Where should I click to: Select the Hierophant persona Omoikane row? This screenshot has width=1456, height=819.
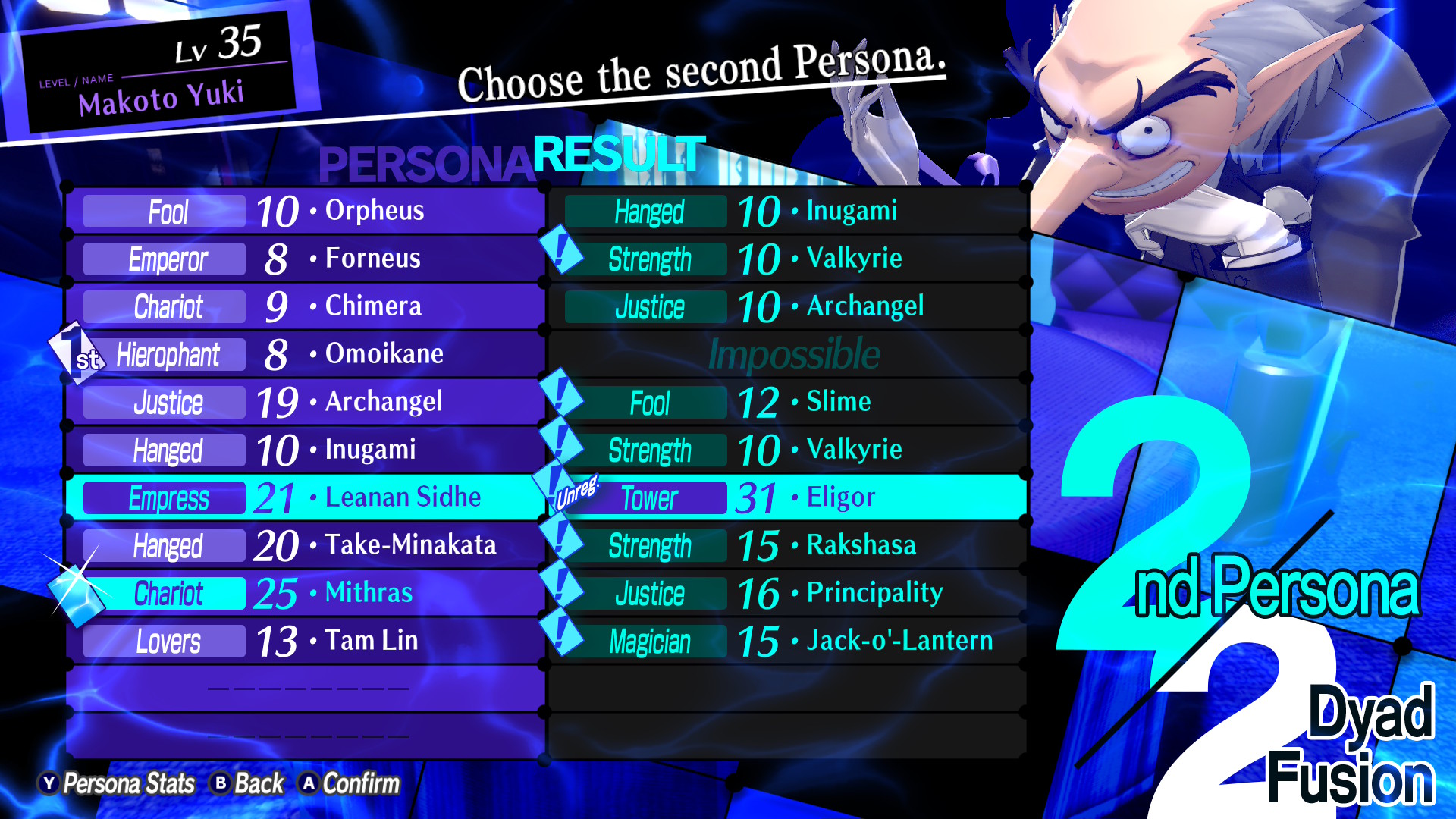click(x=305, y=354)
